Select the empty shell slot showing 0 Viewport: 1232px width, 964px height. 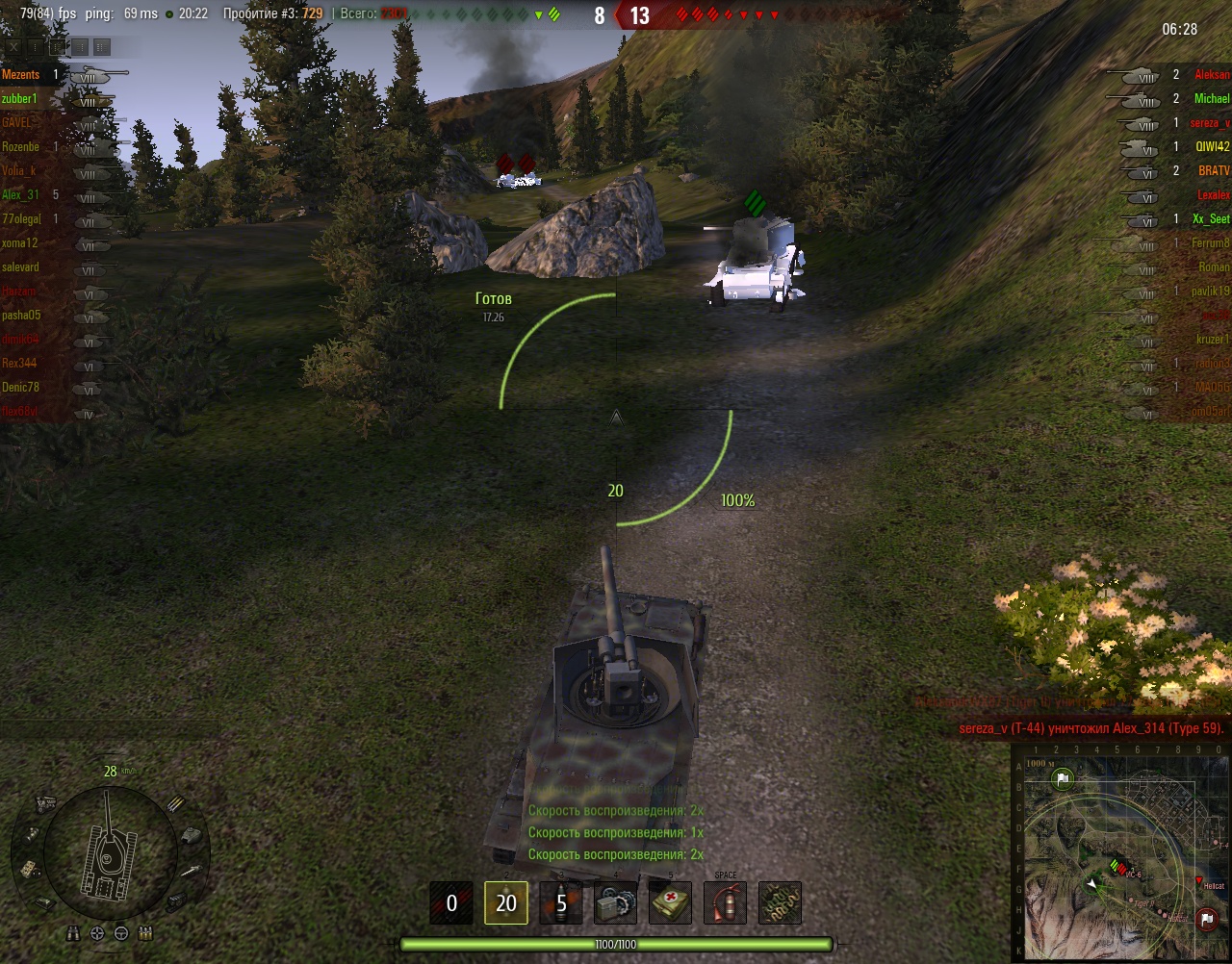point(451,902)
